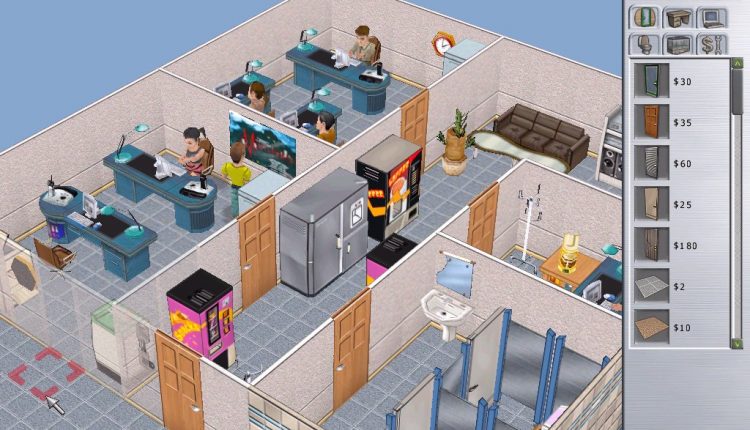The height and width of the screenshot is (430, 750).
Task: Buy the $180 dark wooden door
Action: pyautogui.click(x=651, y=244)
